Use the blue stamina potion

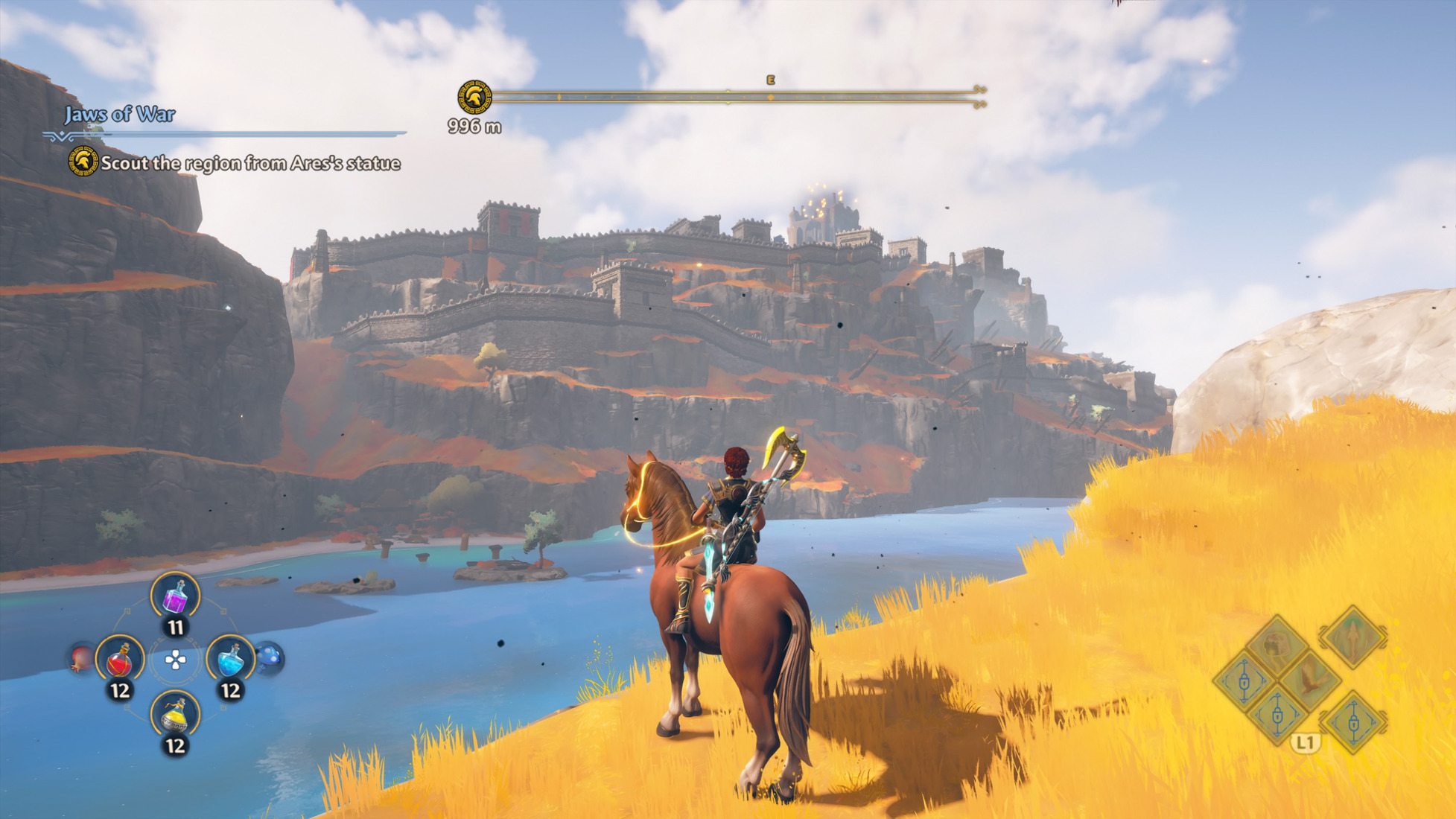(x=230, y=659)
